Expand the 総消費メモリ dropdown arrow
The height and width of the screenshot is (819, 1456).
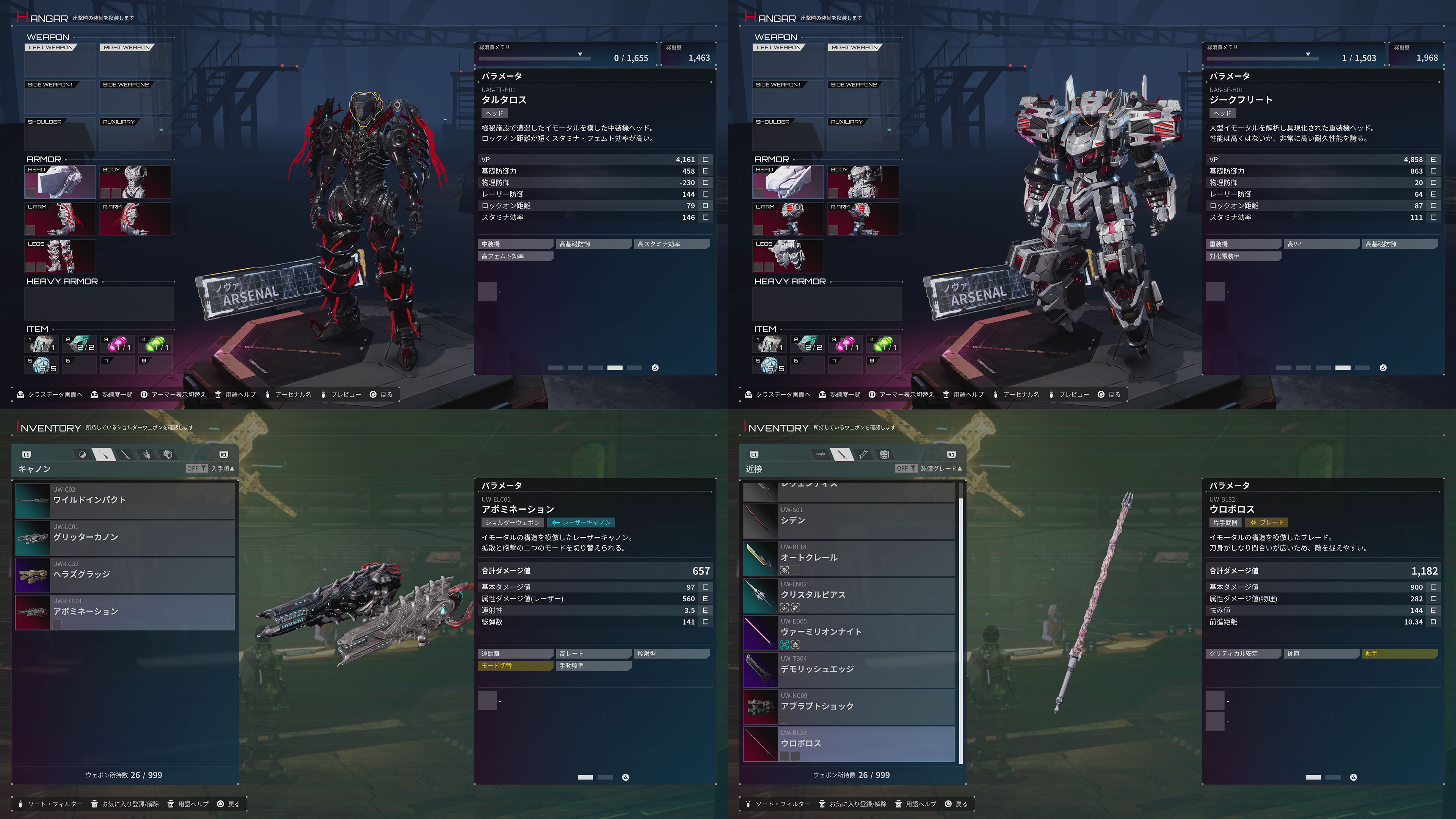point(580,55)
